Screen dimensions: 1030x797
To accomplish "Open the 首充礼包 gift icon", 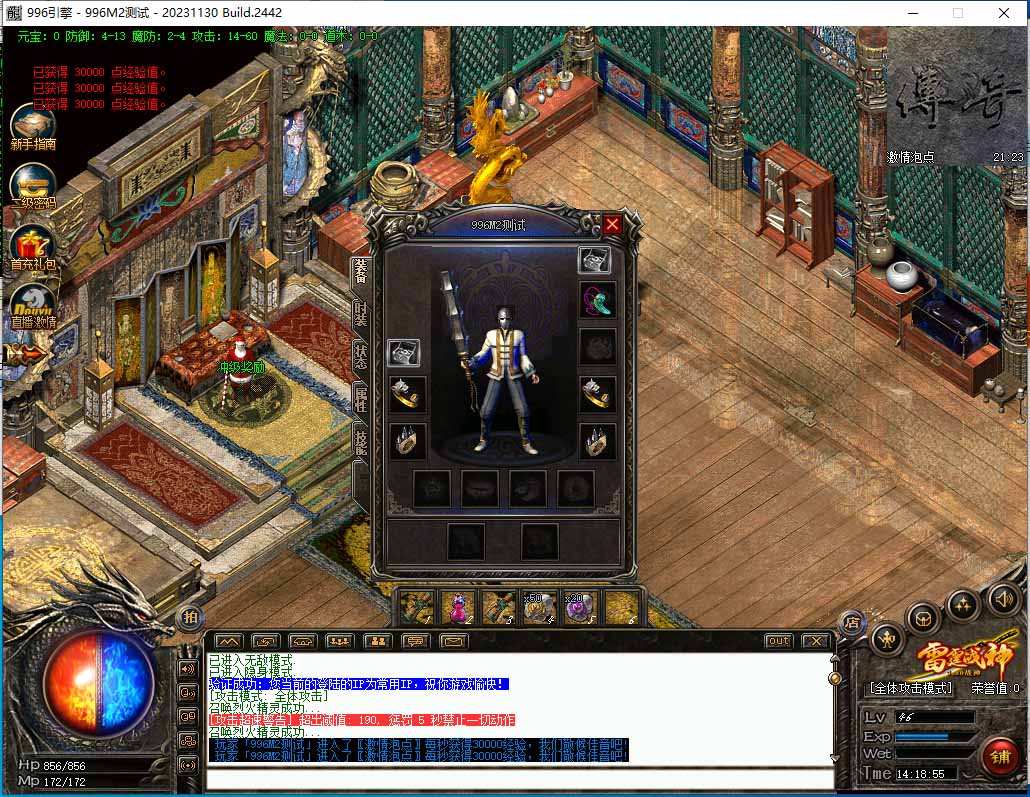I will [33, 246].
